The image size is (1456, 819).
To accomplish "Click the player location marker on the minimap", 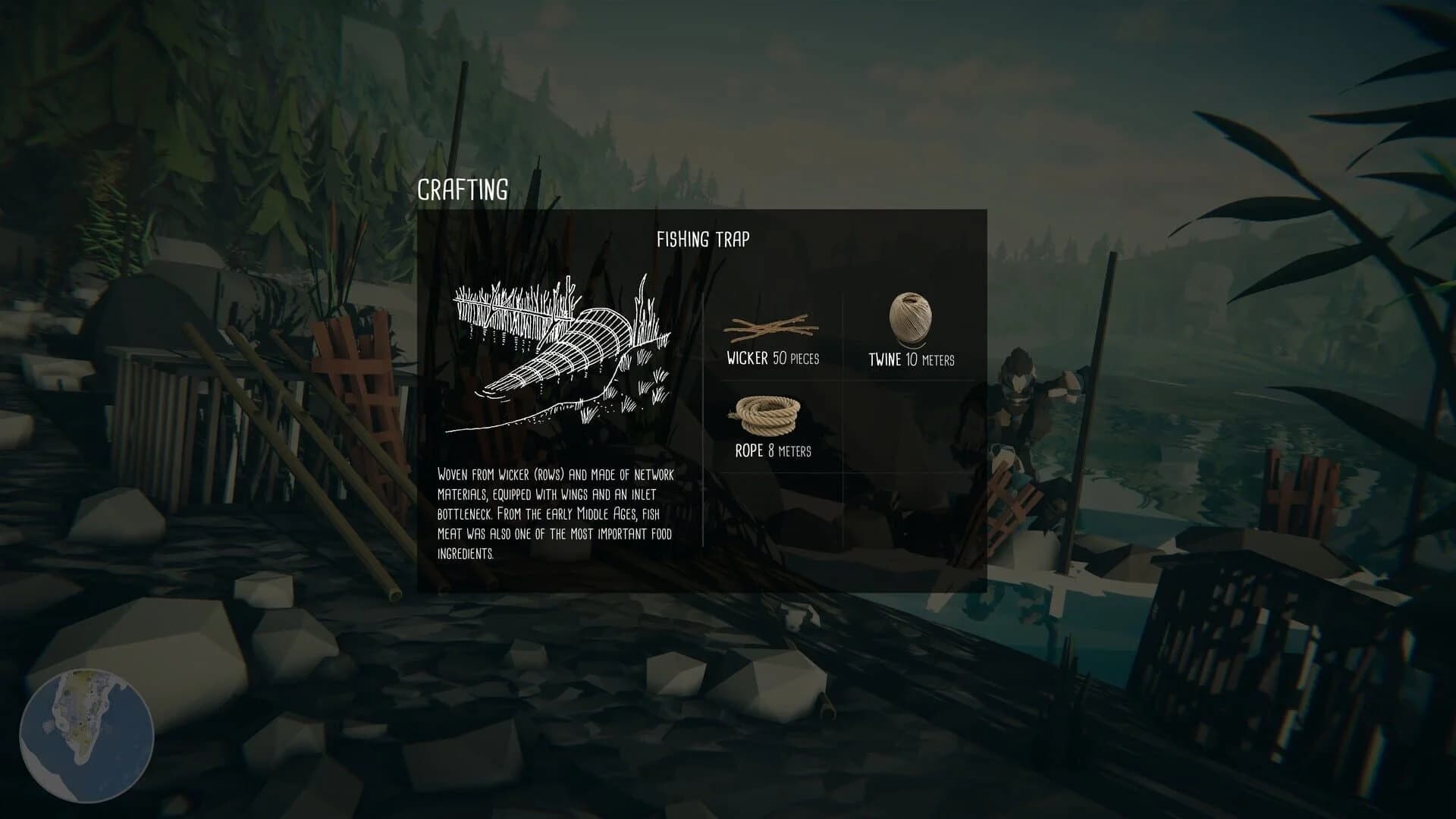I will point(80,723).
